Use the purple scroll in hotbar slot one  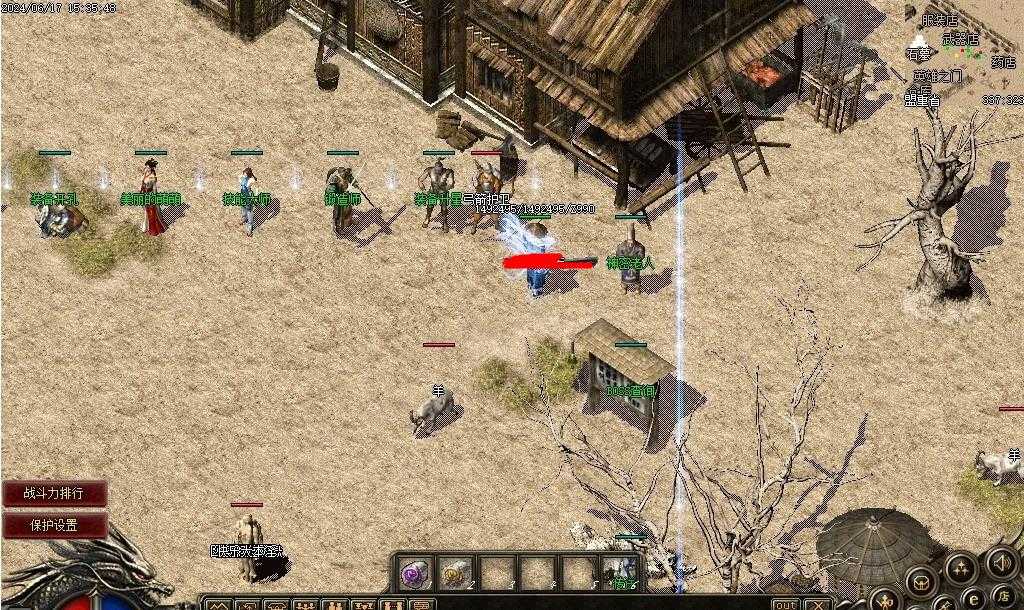pyautogui.click(x=415, y=574)
